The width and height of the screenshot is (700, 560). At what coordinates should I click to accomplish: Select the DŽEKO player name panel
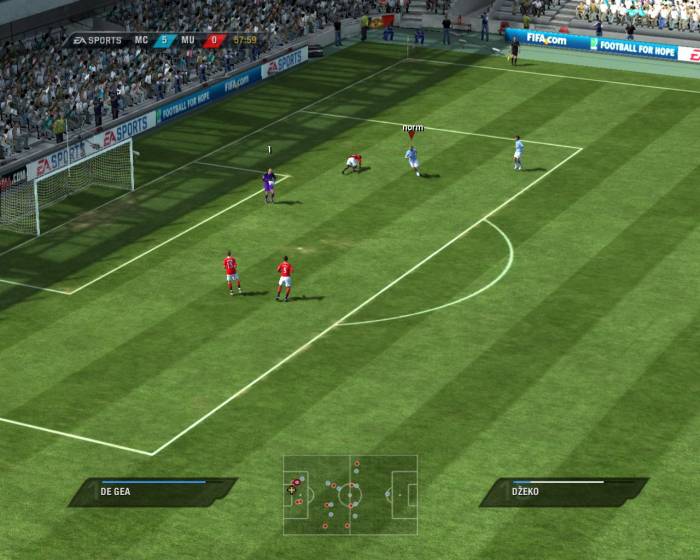(x=563, y=491)
